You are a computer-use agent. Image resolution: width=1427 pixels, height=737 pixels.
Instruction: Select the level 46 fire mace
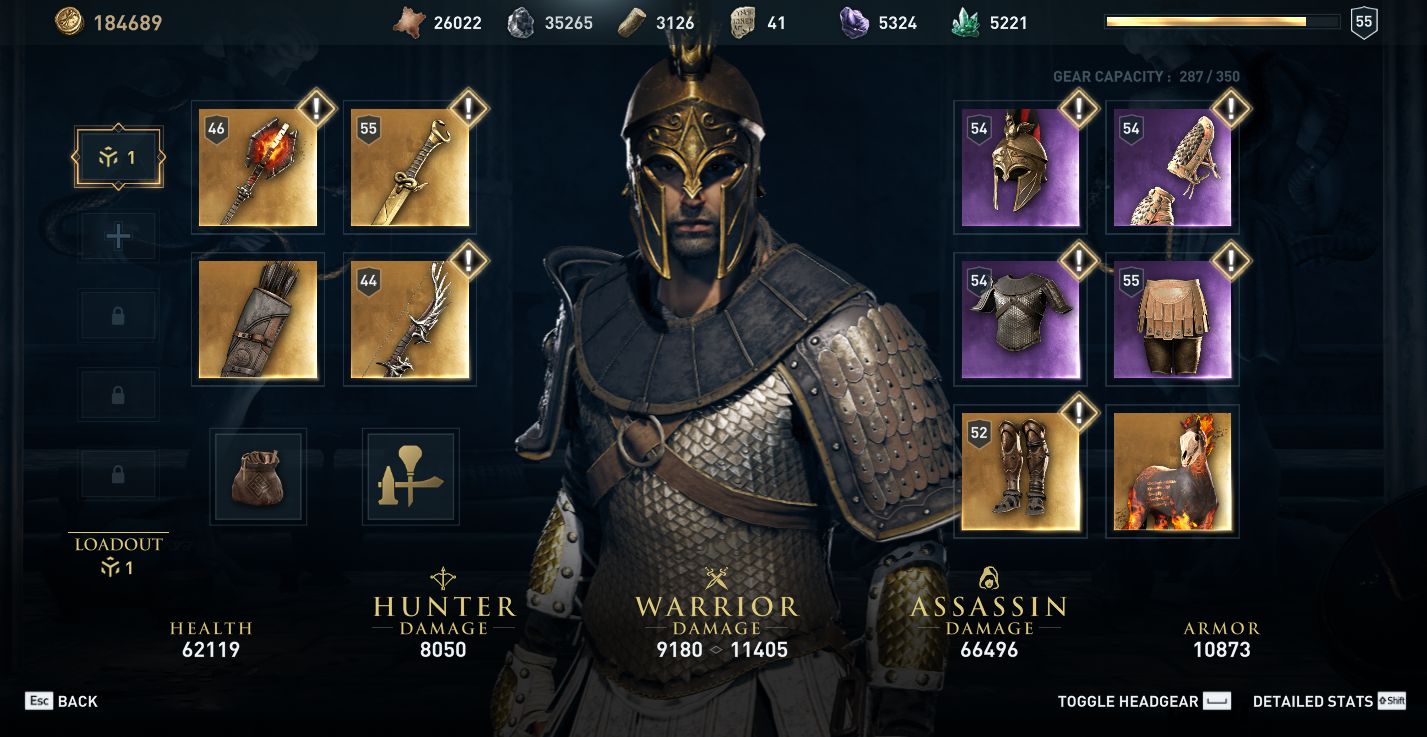click(x=257, y=167)
